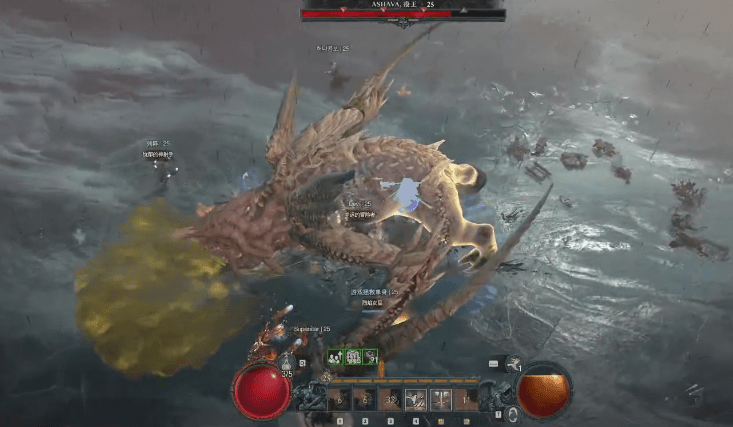Click the circular icon below the resource orb
Viewport: 733px width, 427px height.
(513, 414)
